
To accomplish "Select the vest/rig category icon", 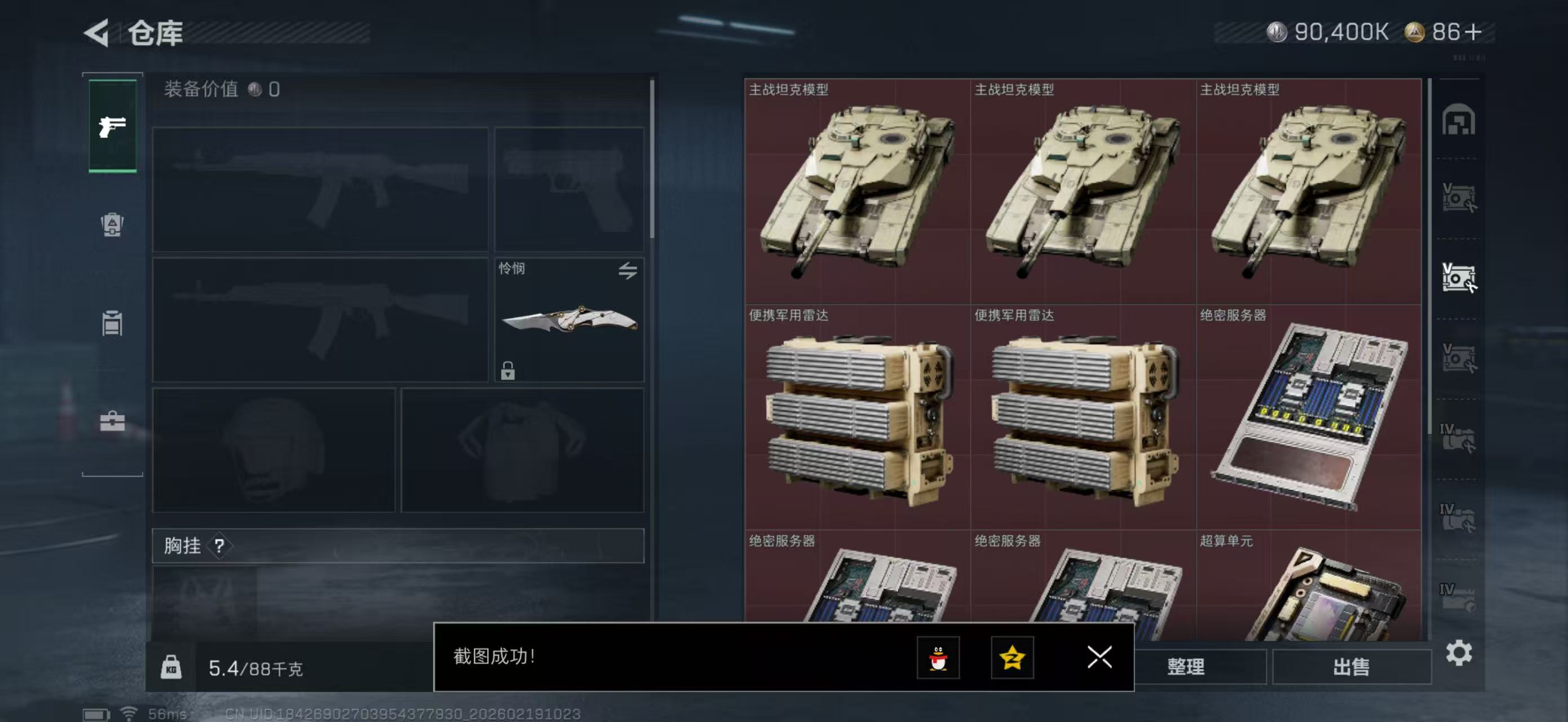I will click(112, 324).
